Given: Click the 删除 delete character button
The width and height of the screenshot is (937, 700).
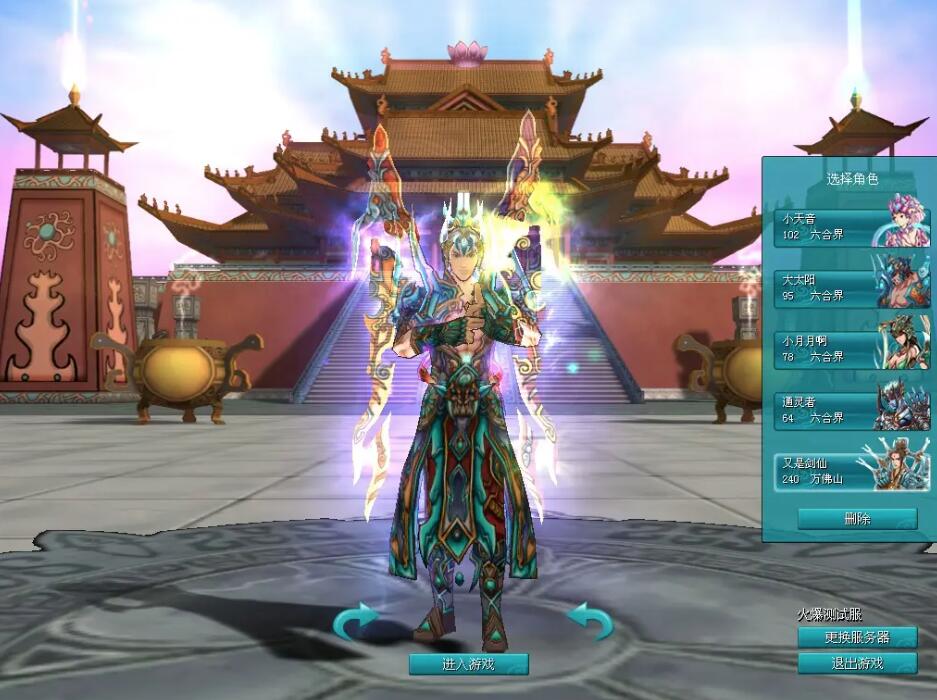Looking at the screenshot, I should (x=857, y=519).
